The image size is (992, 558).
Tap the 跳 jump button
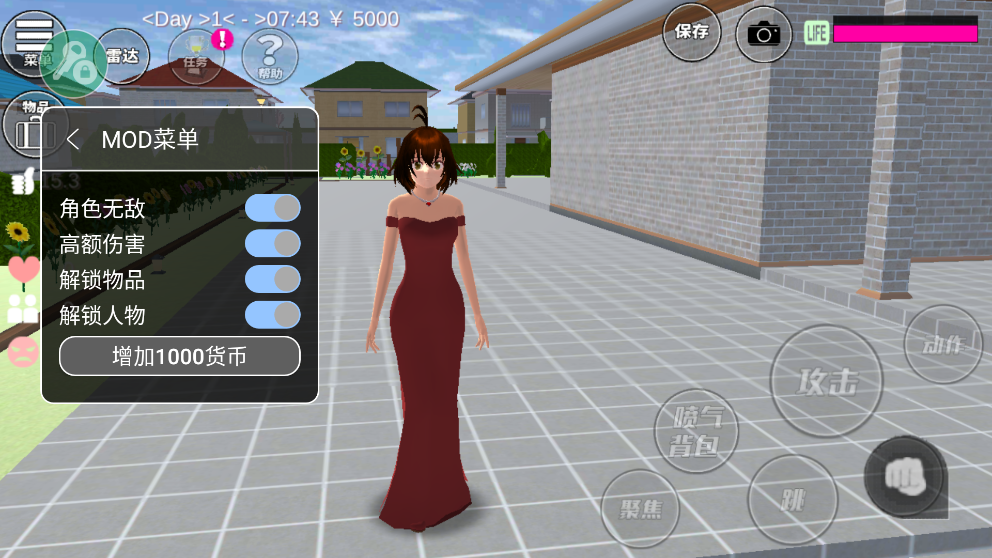tap(792, 499)
